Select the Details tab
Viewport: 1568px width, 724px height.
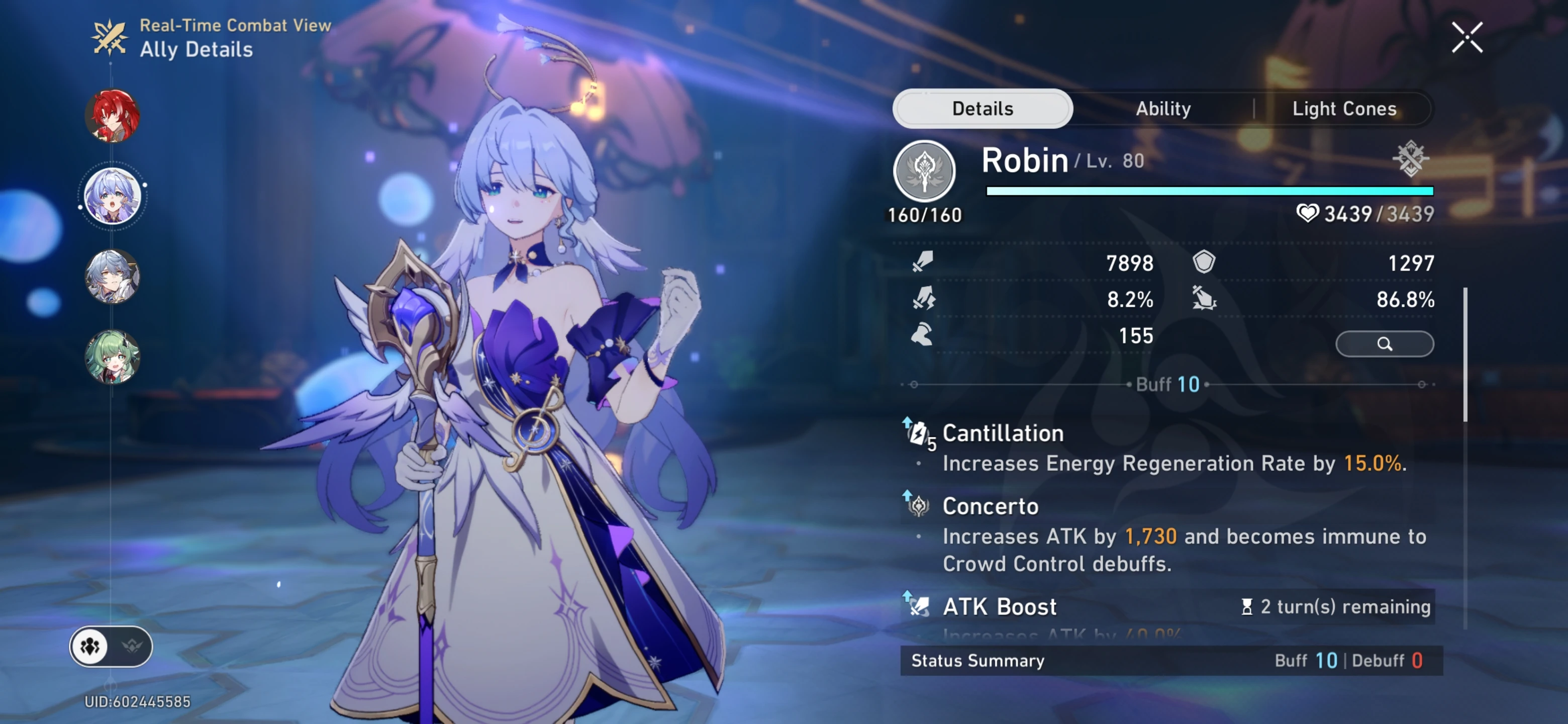tap(982, 108)
